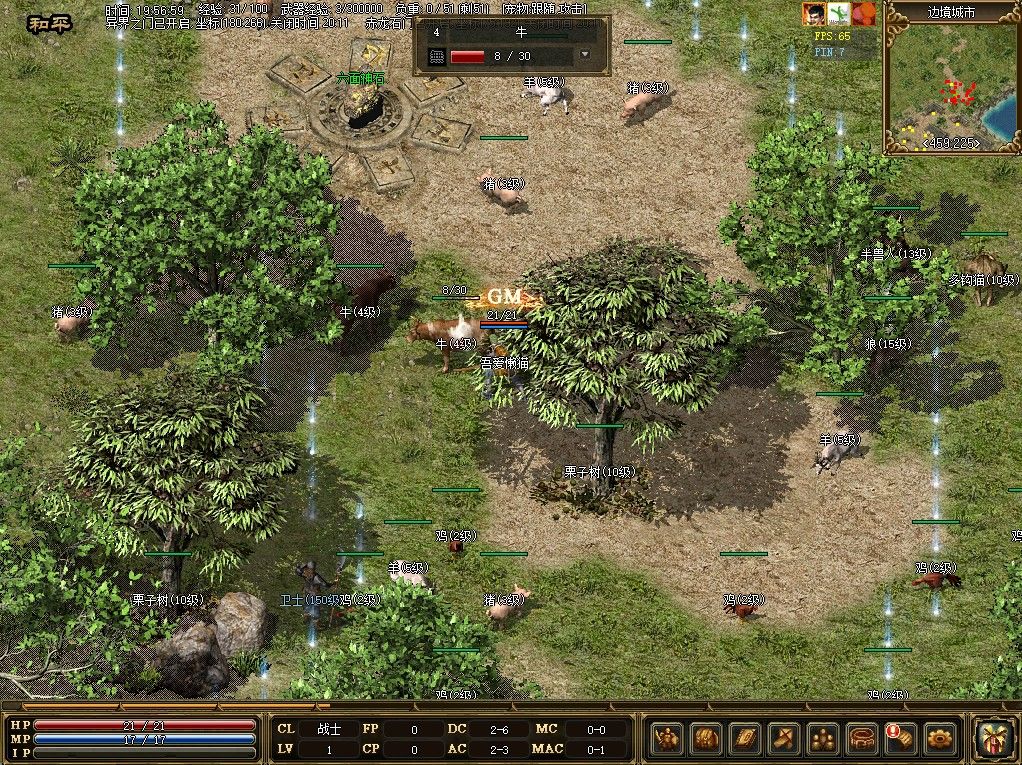This screenshot has height=765, width=1022.
Task: Click the green leaf icon beside portrait
Action: (x=840, y=14)
